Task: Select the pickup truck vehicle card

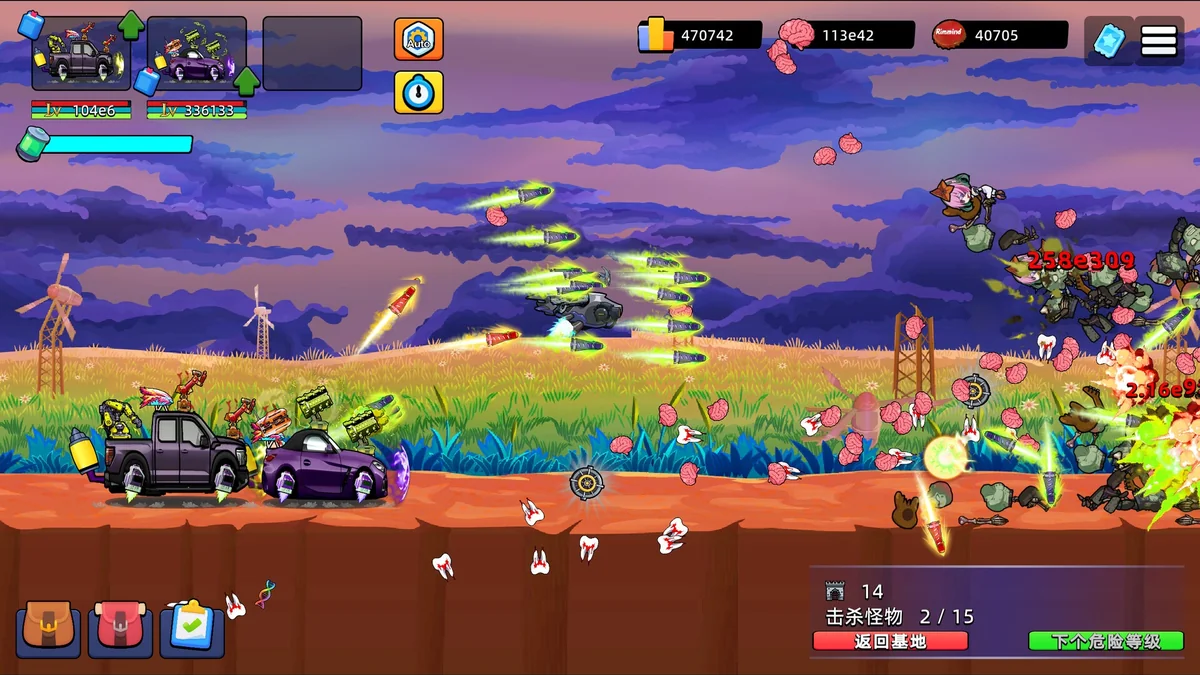Action: point(80,54)
